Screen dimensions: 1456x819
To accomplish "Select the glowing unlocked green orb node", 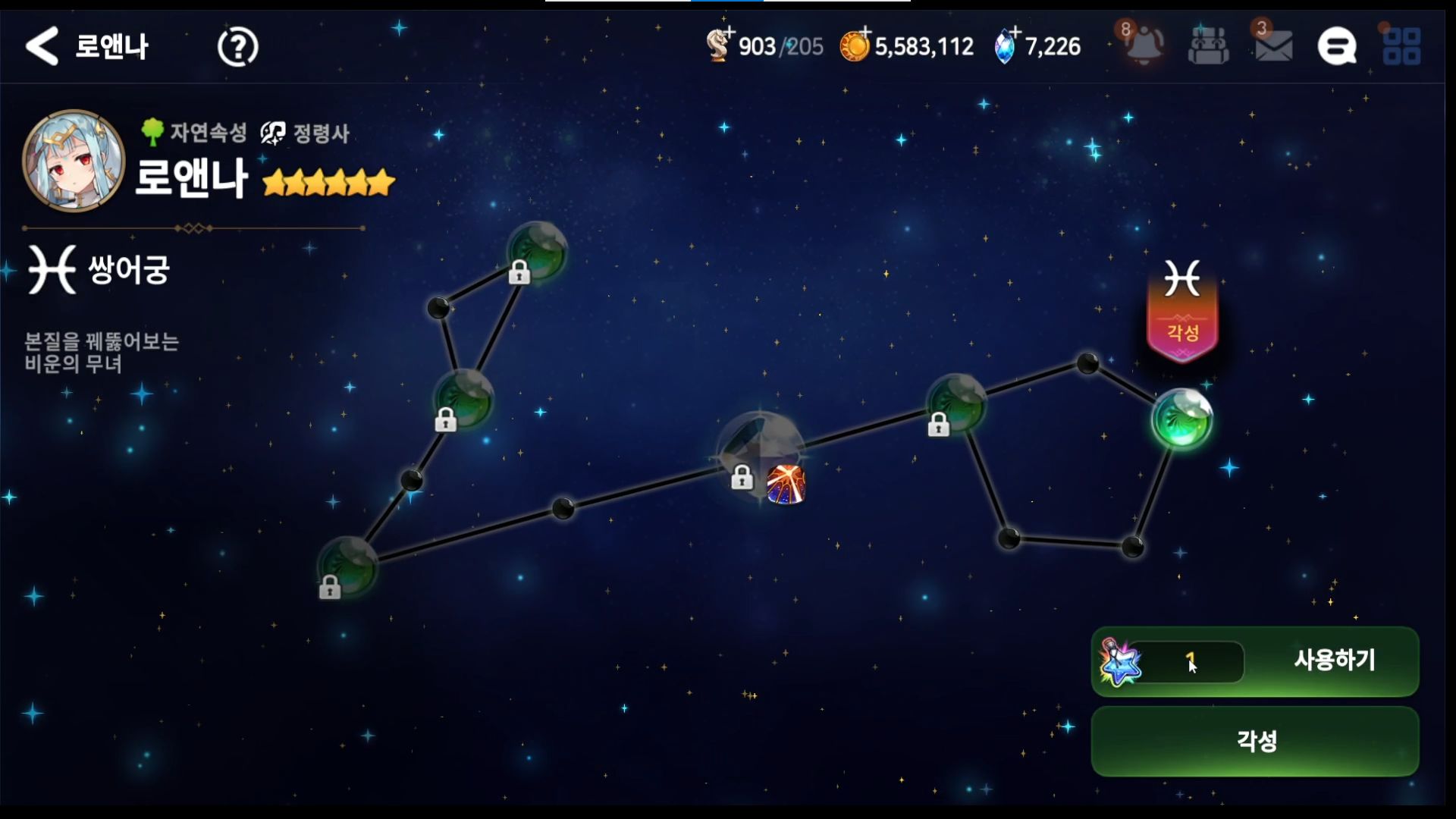I will [x=1181, y=419].
